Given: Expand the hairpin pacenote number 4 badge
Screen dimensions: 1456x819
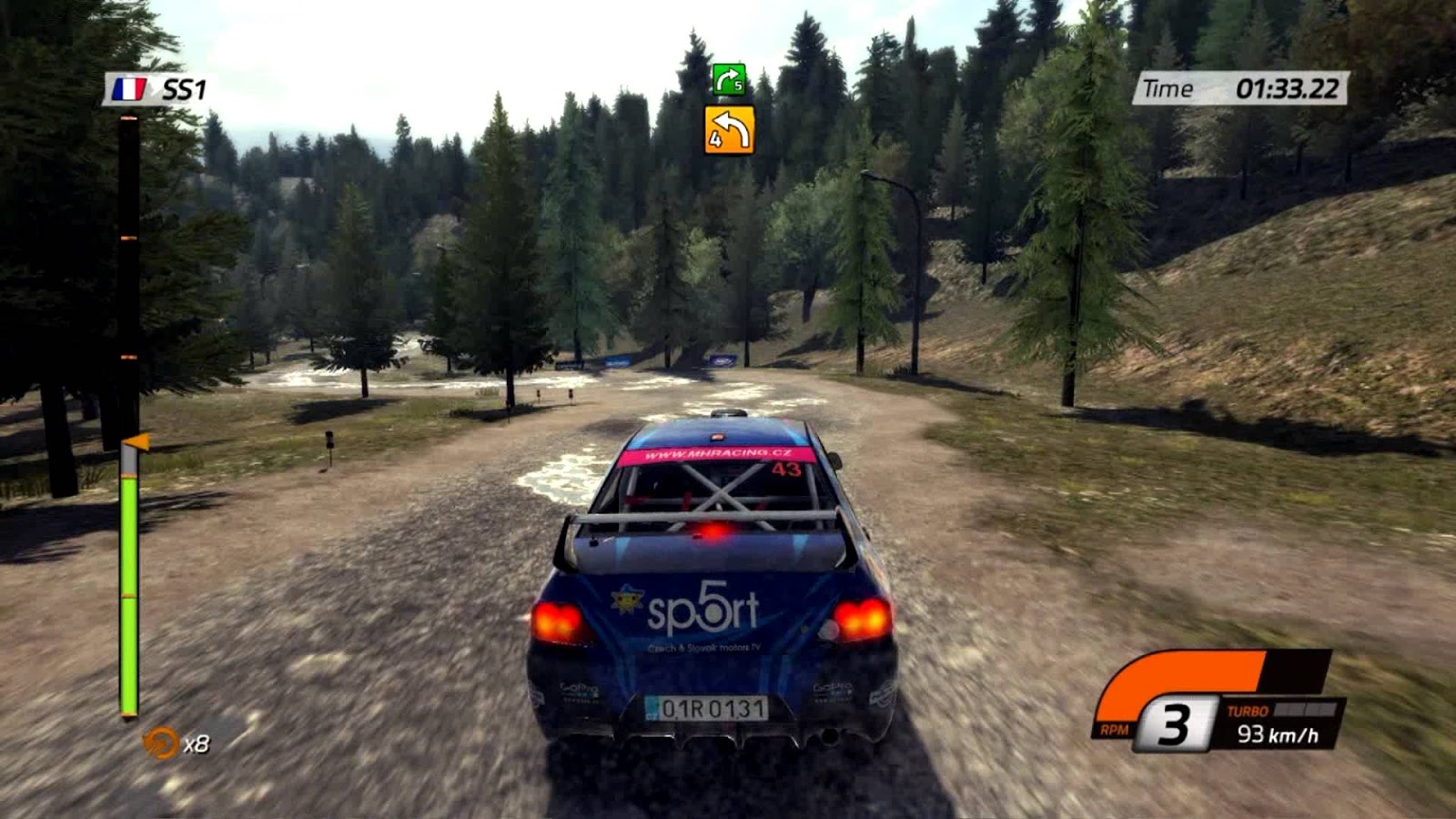Looking at the screenshot, I should (x=716, y=138).
